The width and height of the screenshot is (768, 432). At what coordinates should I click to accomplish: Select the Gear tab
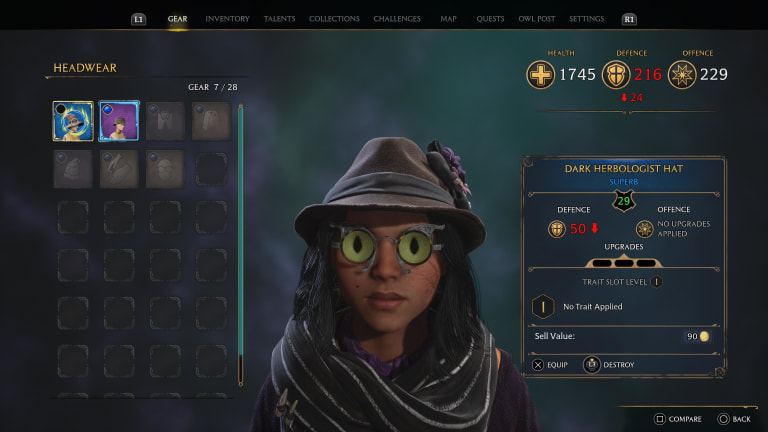[x=178, y=19]
